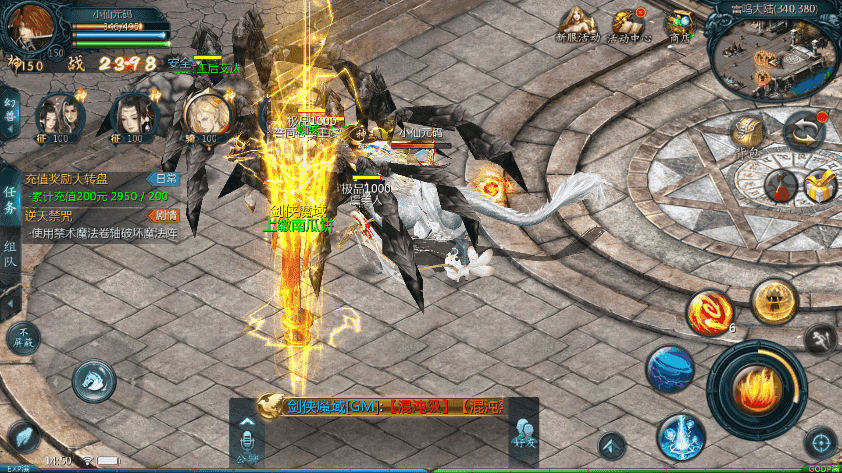The width and height of the screenshot is (842, 473).
Task: Open the 公聊 public chat microphone
Action: point(247,434)
